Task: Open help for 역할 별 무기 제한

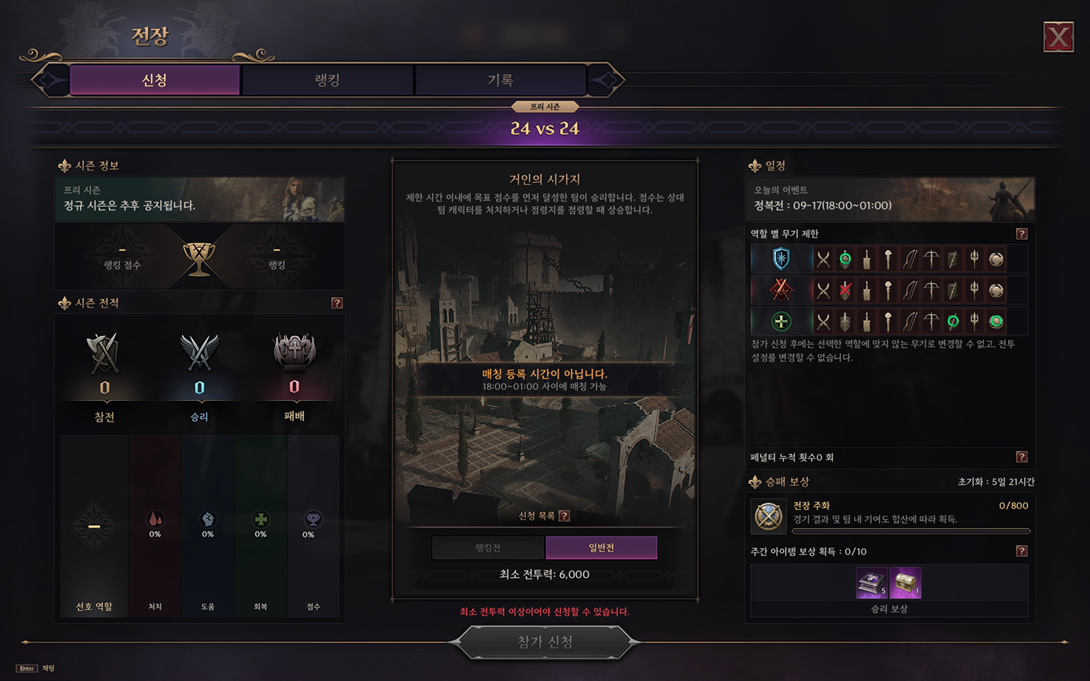Action: (1021, 234)
